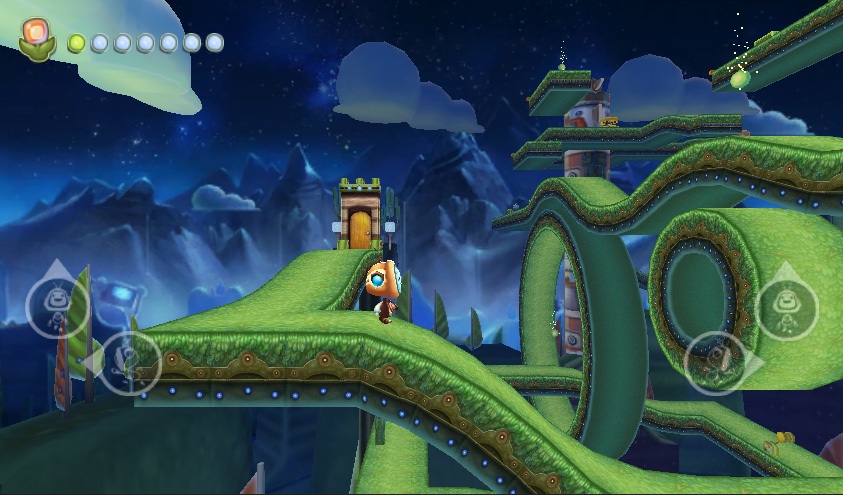Click the orange flower collectible icon
The width and height of the screenshot is (843, 495).
(37, 38)
